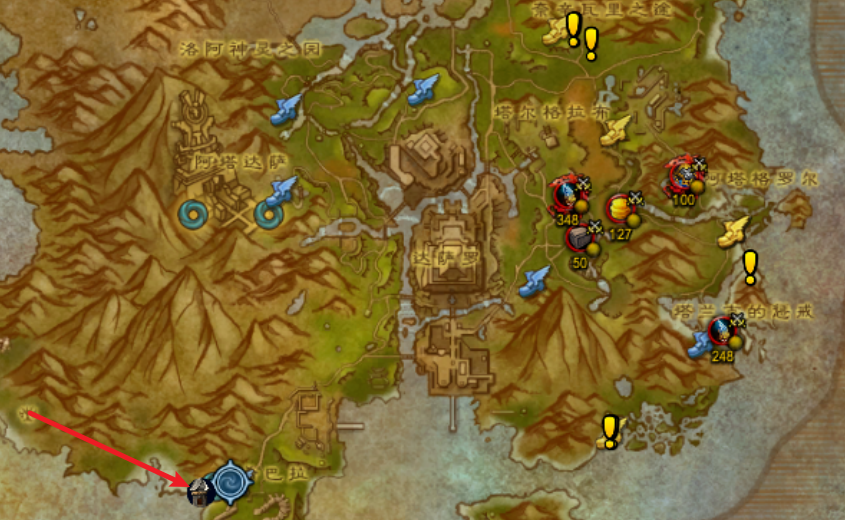Choose the blue winged boot beside quest 248
The width and height of the screenshot is (845, 520).
click(702, 345)
